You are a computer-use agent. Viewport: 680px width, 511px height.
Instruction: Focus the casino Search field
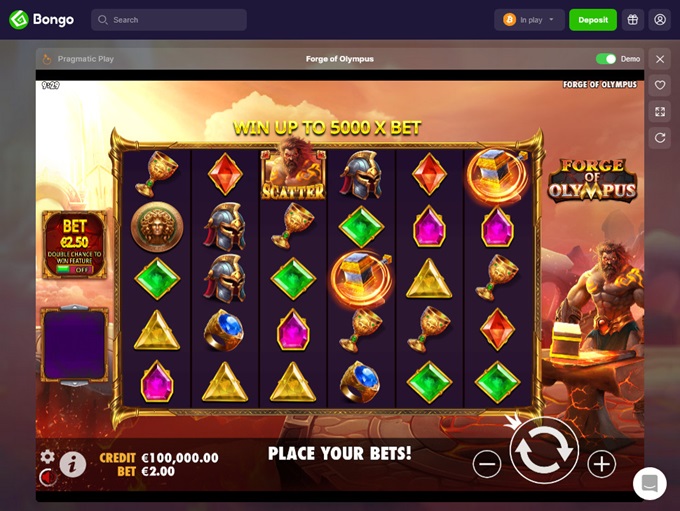pyautogui.click(x=169, y=20)
